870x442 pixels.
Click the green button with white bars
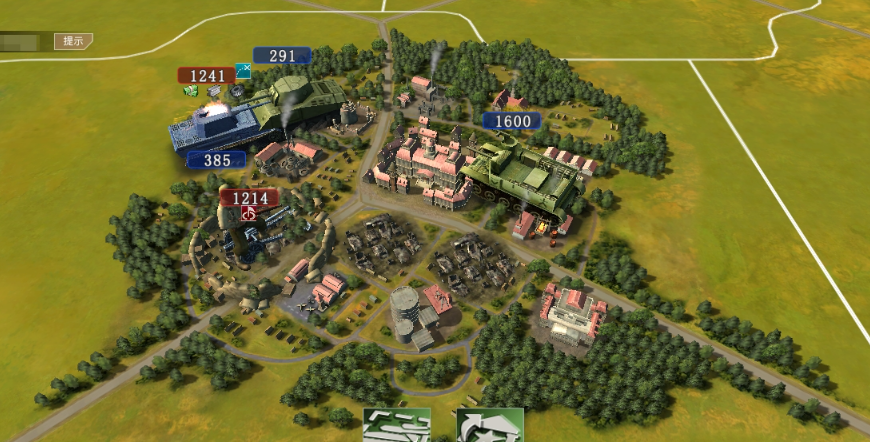coord(396,425)
